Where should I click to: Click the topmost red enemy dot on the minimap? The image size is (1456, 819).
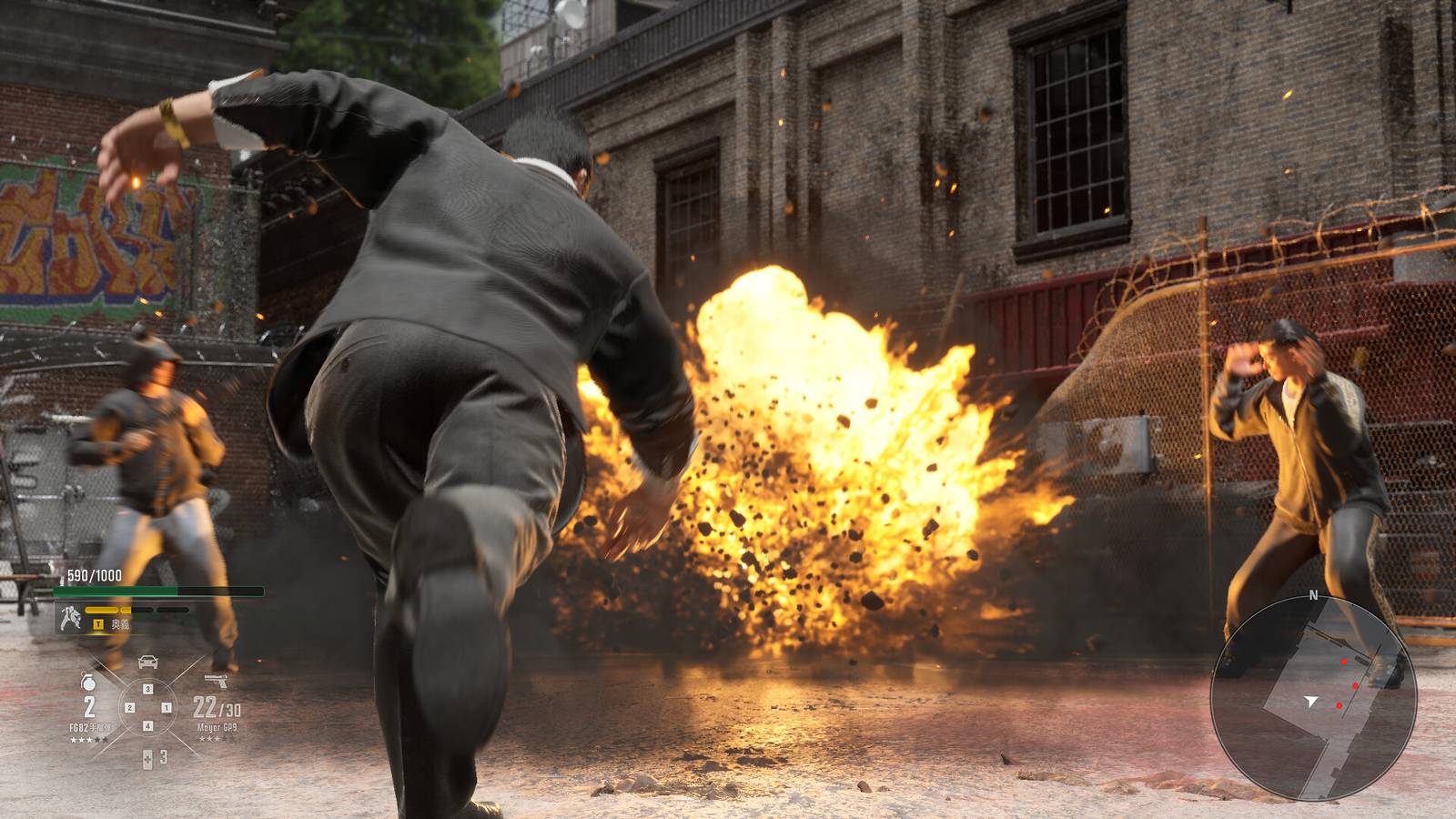click(x=1344, y=662)
